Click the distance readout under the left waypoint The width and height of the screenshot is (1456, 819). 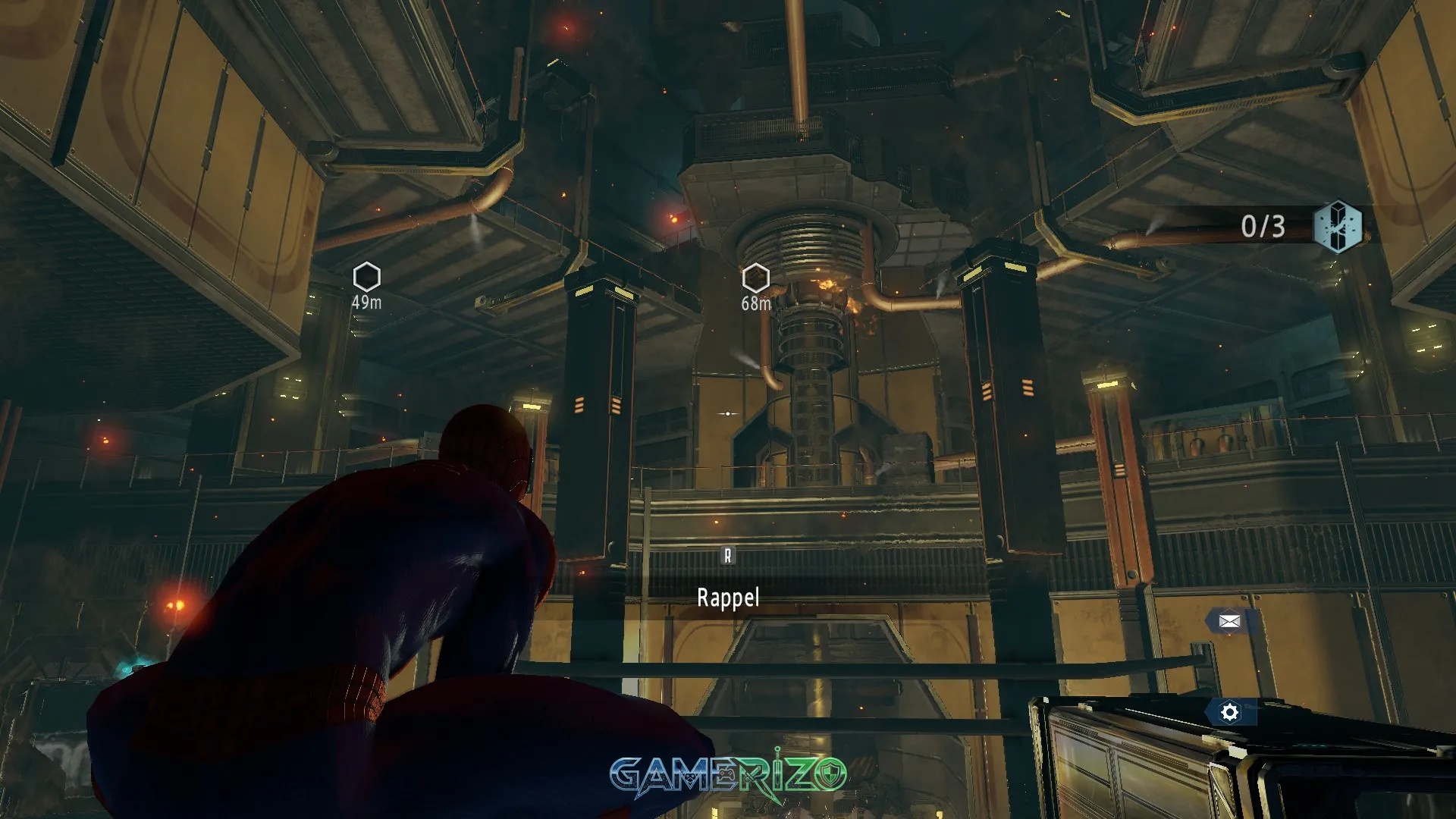(x=366, y=301)
